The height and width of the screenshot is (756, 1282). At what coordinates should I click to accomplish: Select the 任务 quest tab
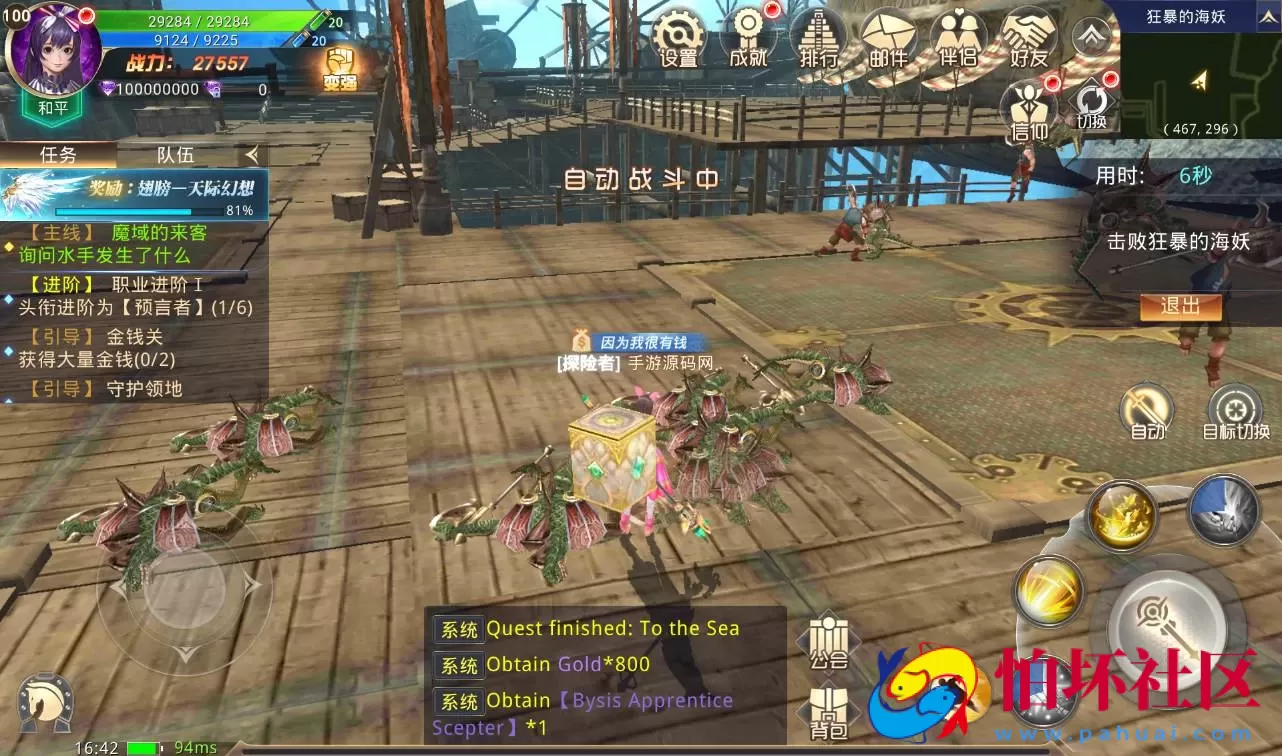point(58,154)
